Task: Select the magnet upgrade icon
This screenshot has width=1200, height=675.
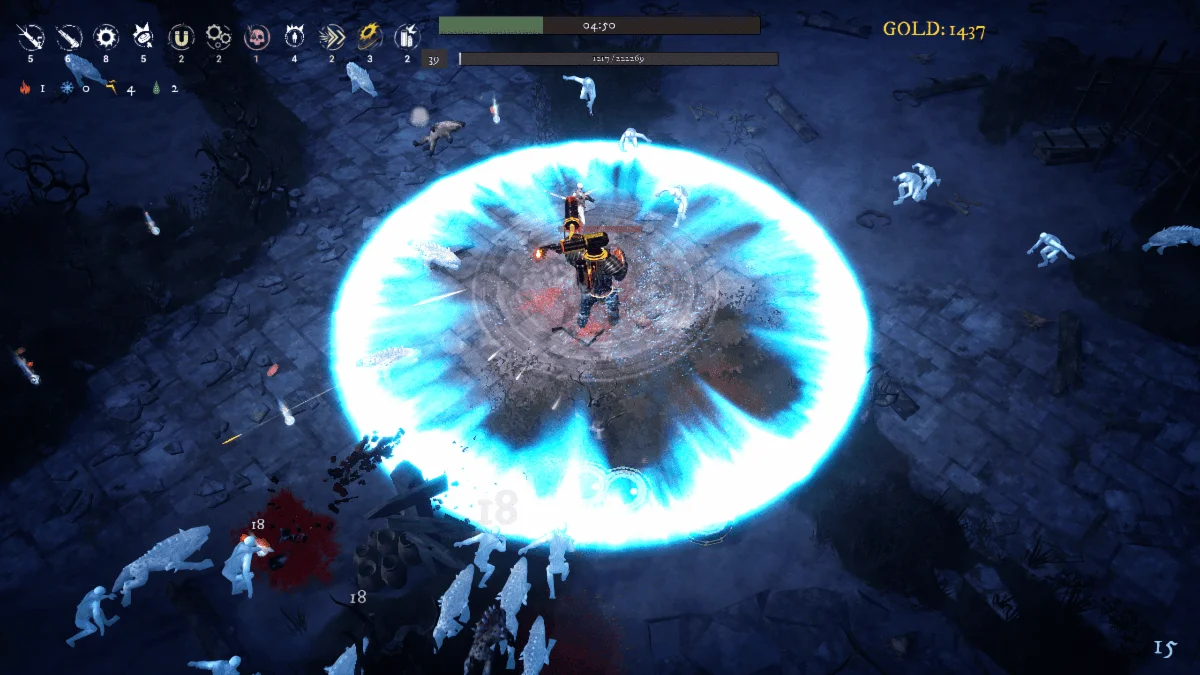Action: [182, 38]
